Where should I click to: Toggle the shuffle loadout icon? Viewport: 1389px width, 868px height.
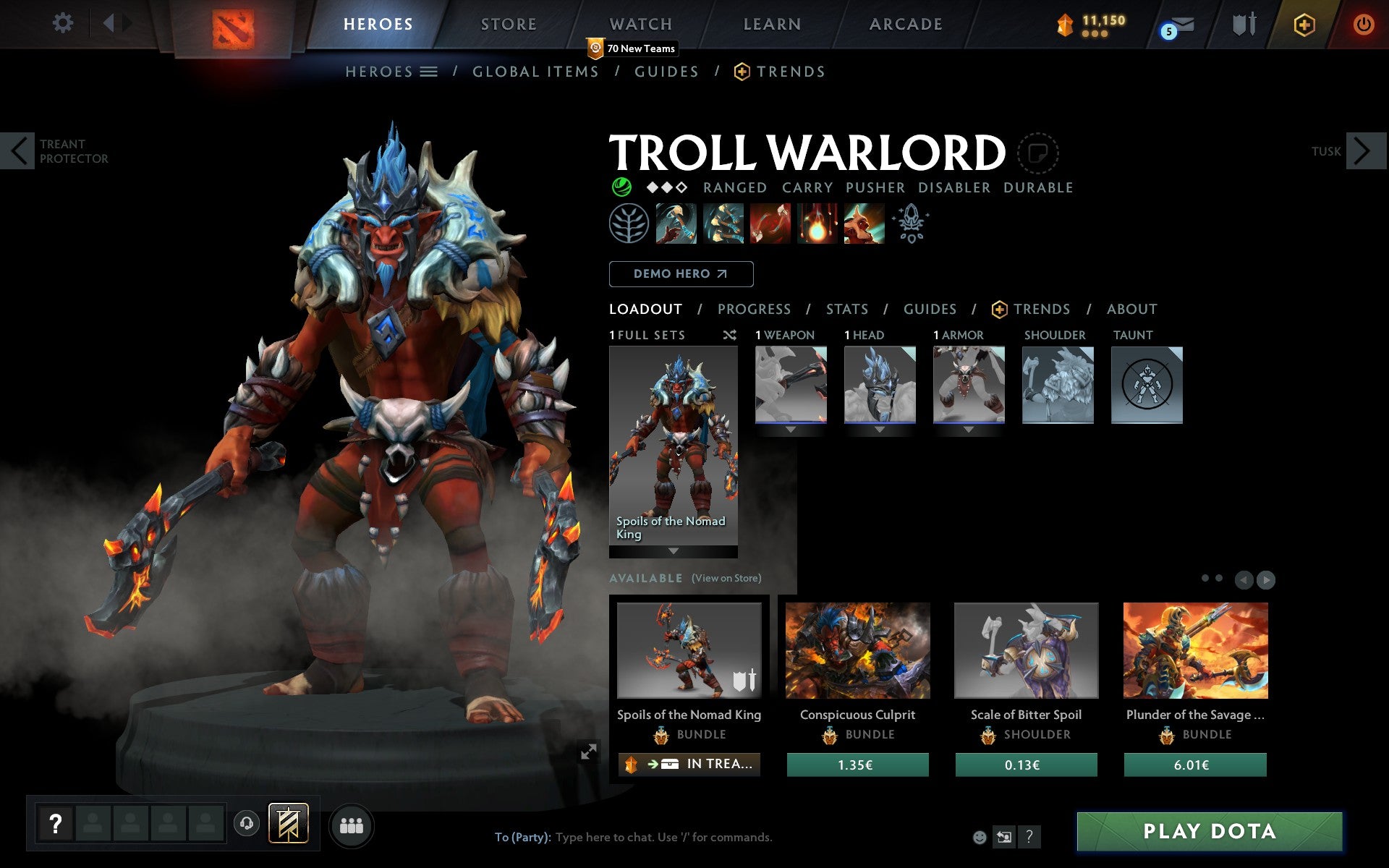coord(729,335)
